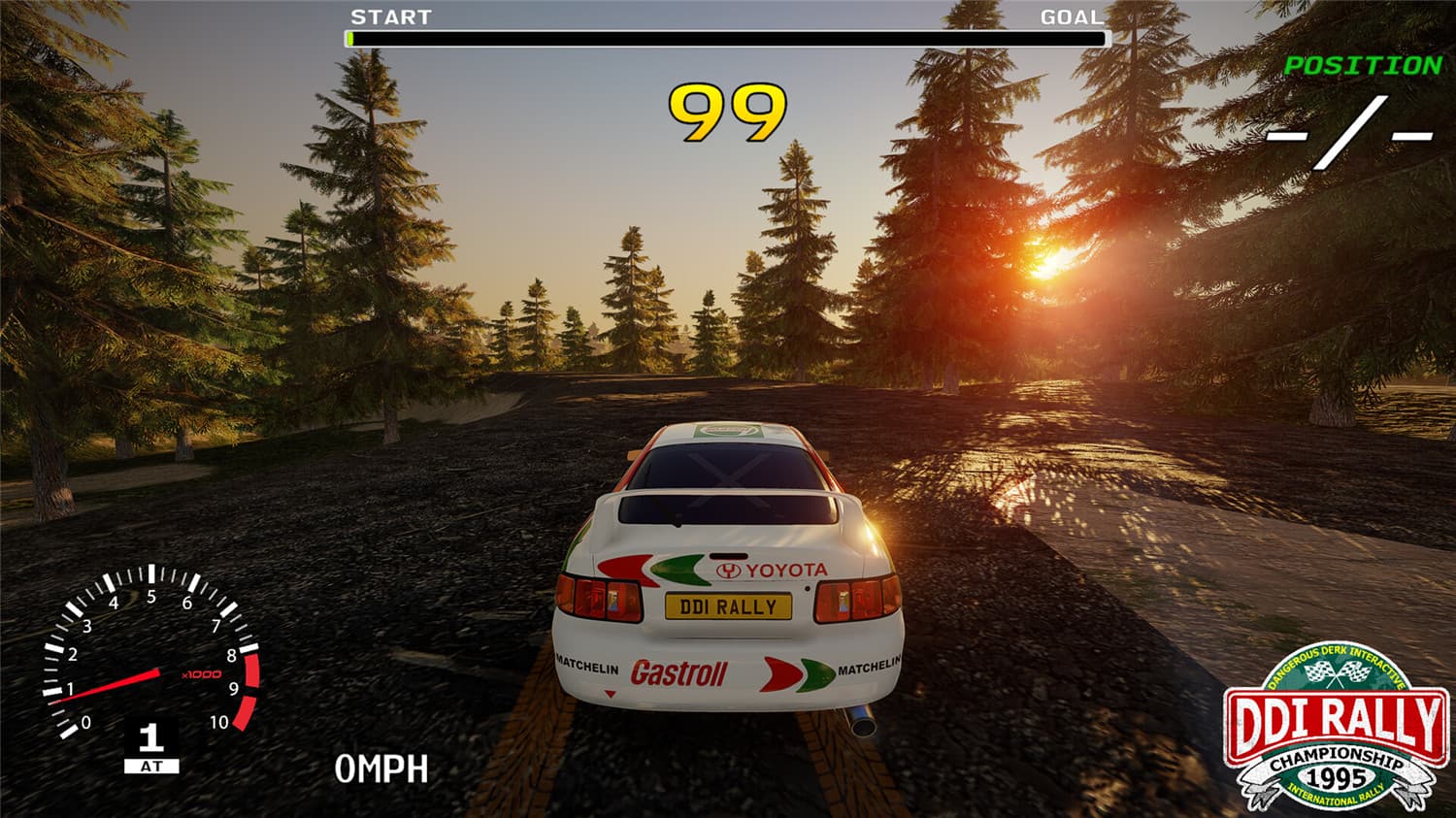Click the yellow countdown timer showing 99

click(725, 110)
